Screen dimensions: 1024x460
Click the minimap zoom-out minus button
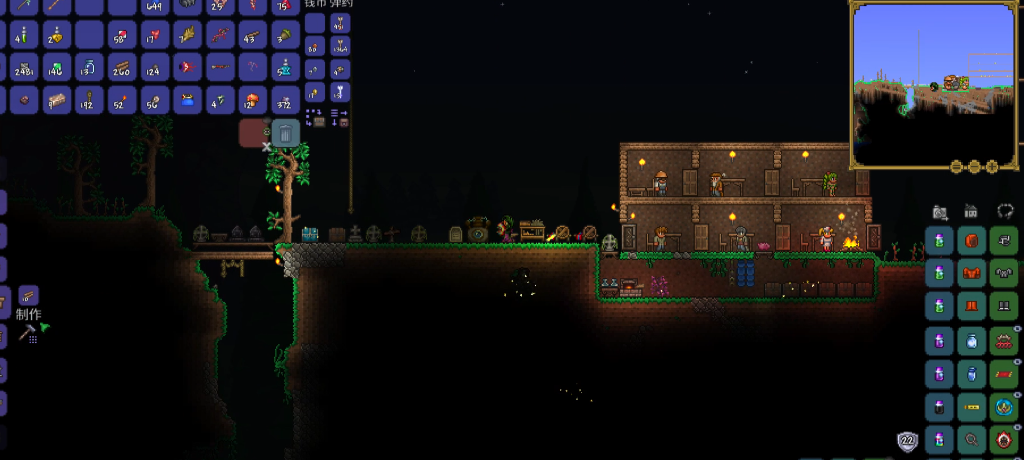tap(972, 166)
